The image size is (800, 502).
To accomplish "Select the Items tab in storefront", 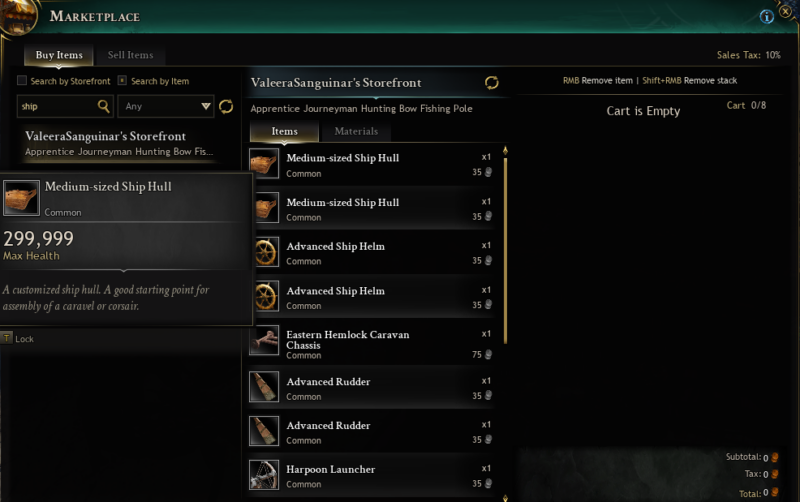I will point(284,131).
